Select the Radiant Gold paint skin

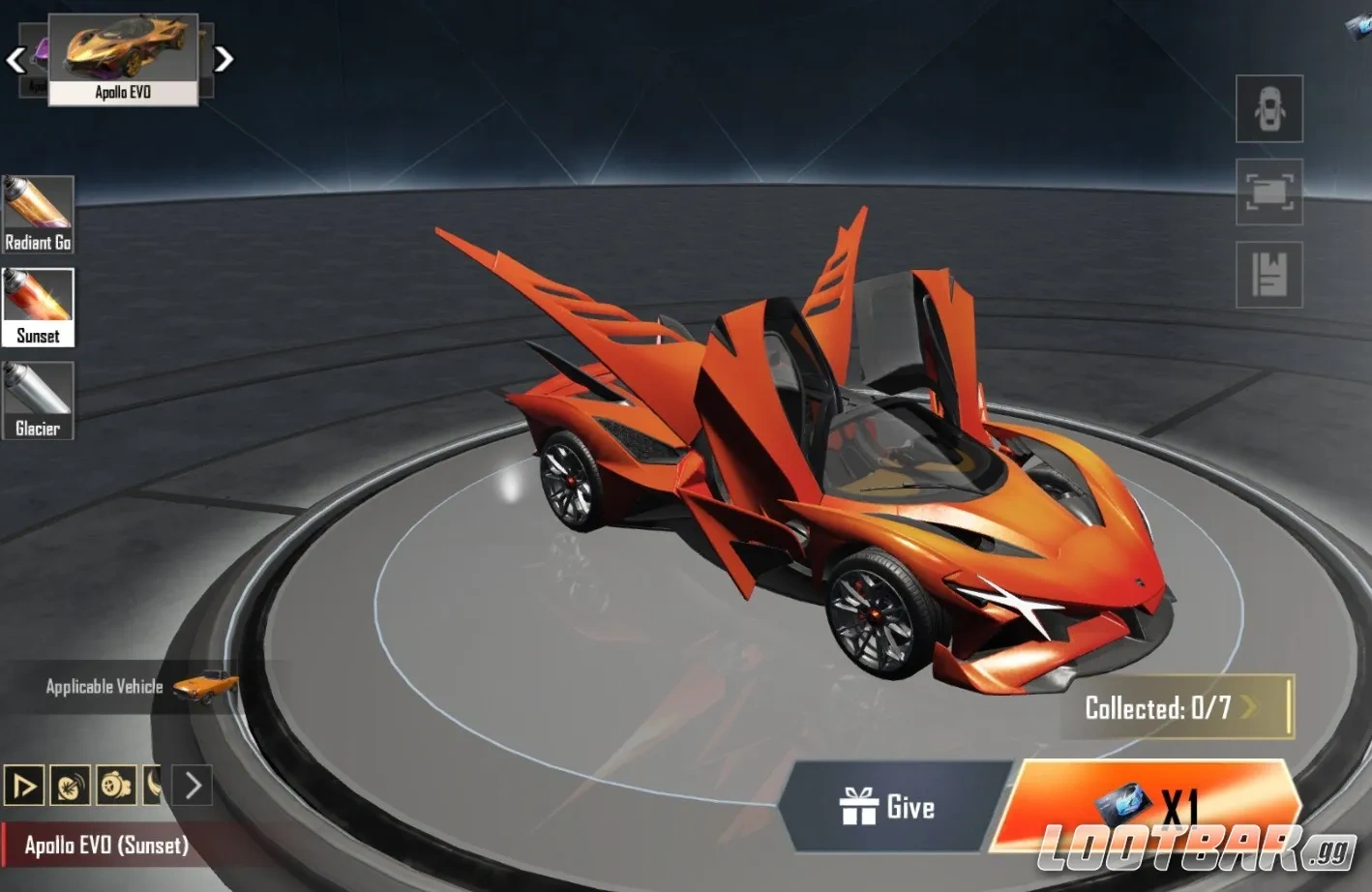38,214
